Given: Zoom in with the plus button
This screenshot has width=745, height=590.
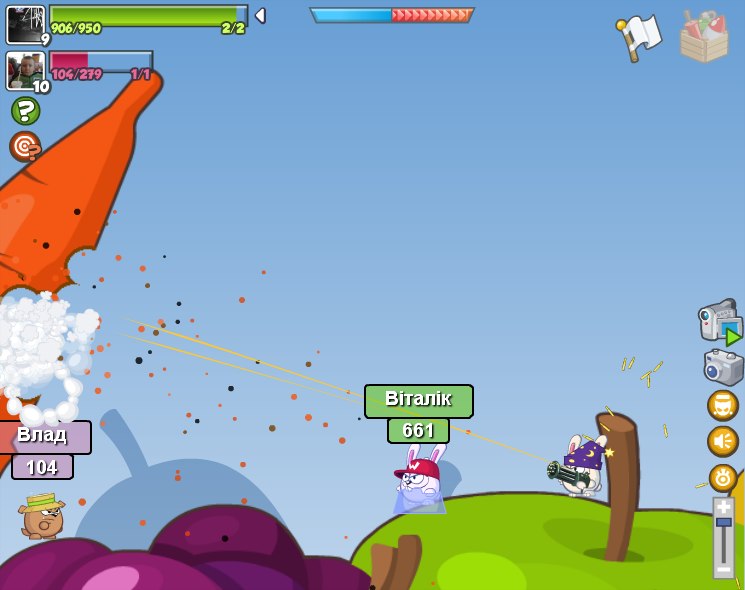Looking at the screenshot, I should click(x=723, y=506).
